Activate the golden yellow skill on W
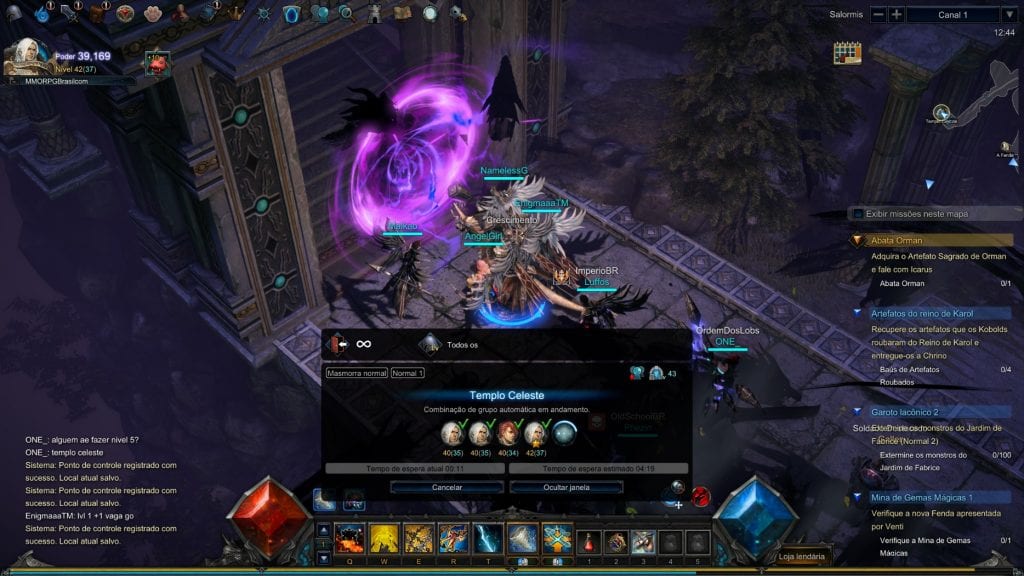This screenshot has height=576, width=1024. pos(385,539)
